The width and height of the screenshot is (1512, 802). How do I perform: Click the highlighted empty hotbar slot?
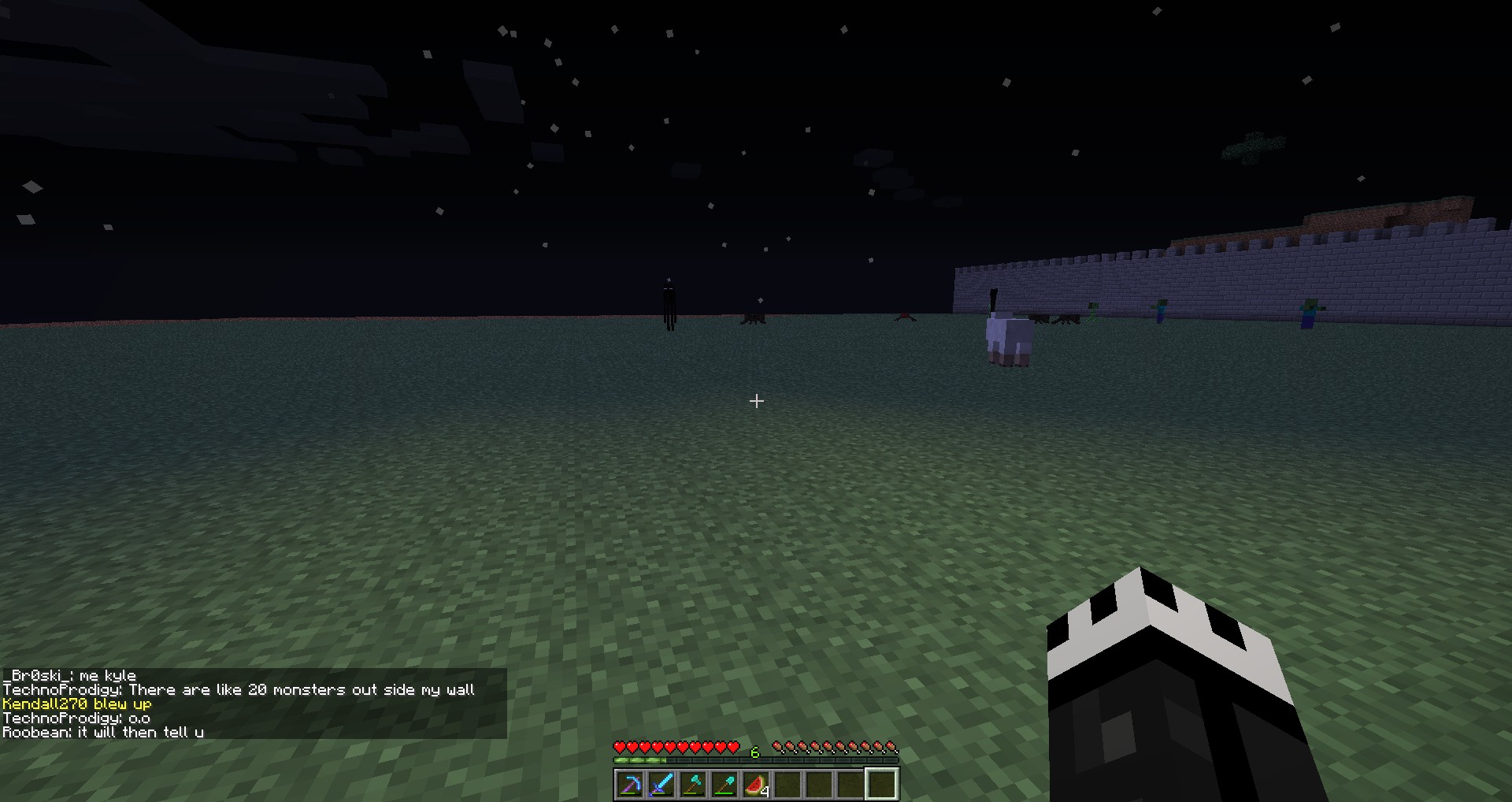click(x=882, y=785)
